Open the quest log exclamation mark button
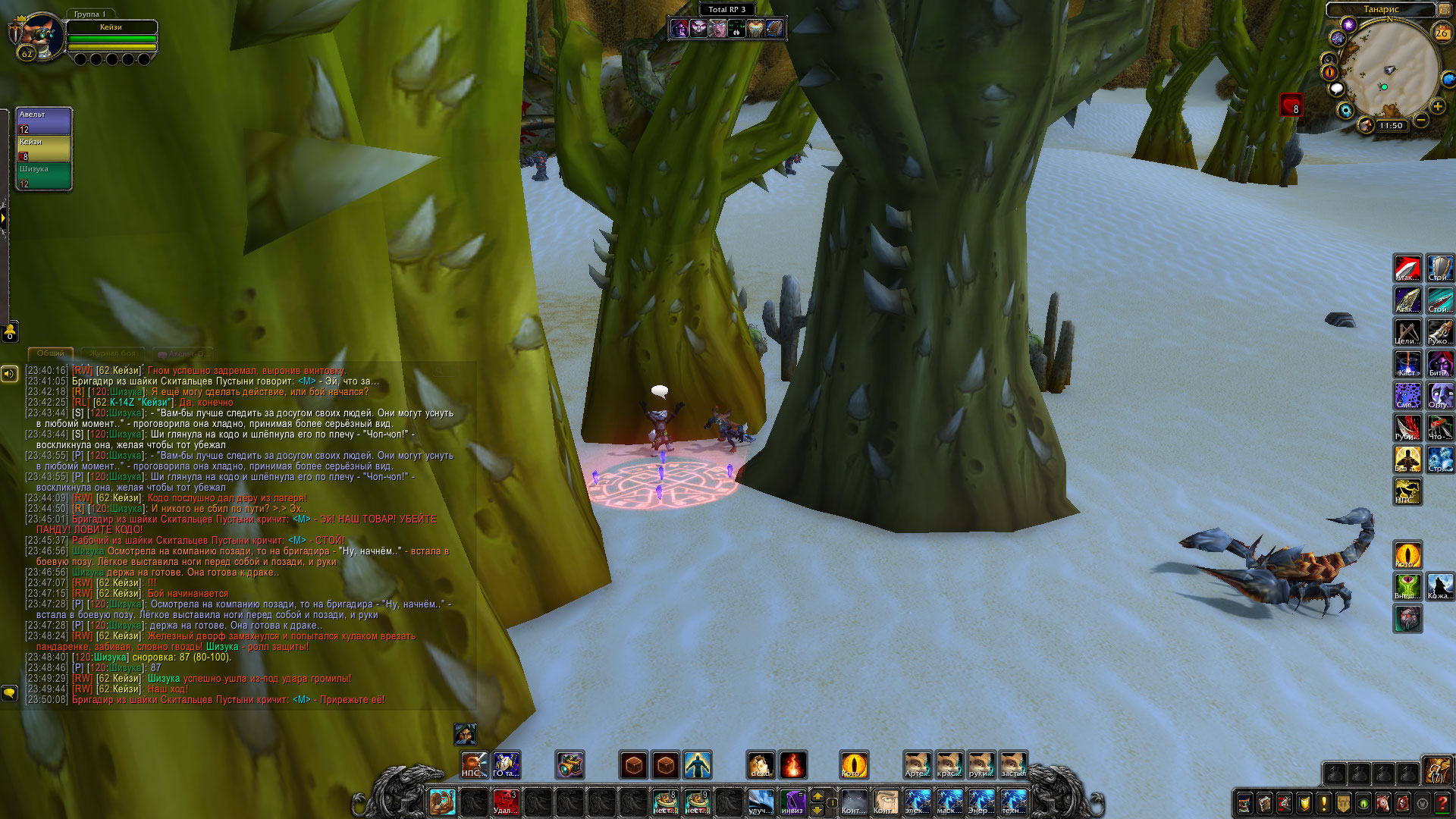 1324,802
